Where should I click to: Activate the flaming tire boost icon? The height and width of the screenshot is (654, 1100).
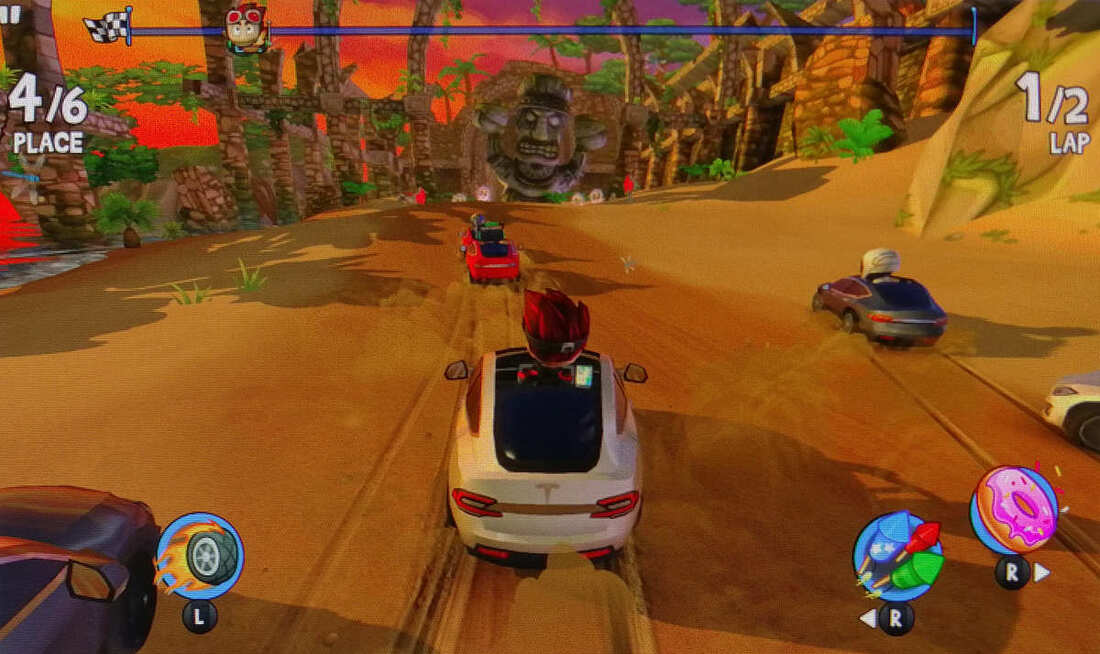201,556
